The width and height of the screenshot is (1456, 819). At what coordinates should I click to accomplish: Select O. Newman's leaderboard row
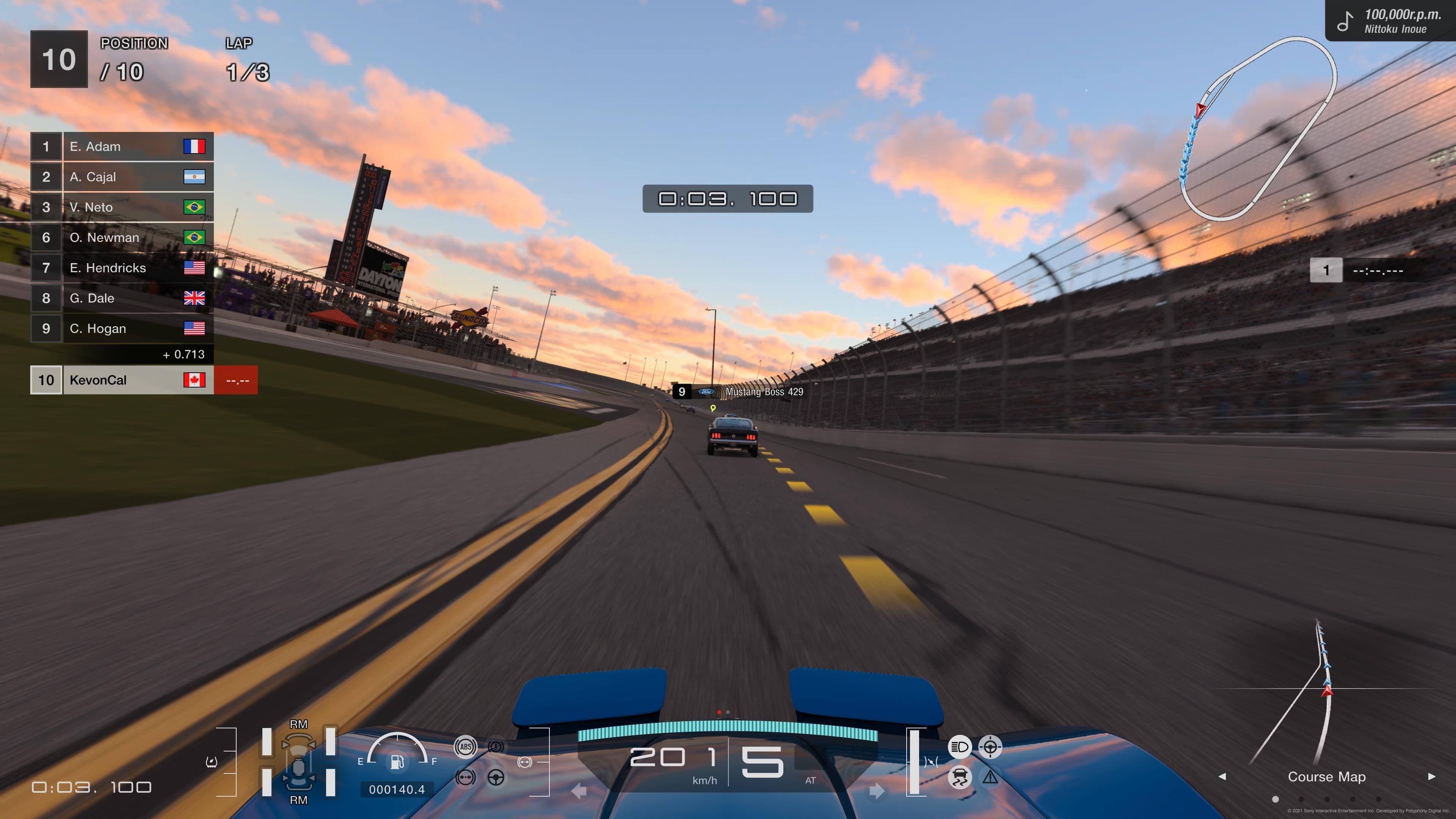121,238
